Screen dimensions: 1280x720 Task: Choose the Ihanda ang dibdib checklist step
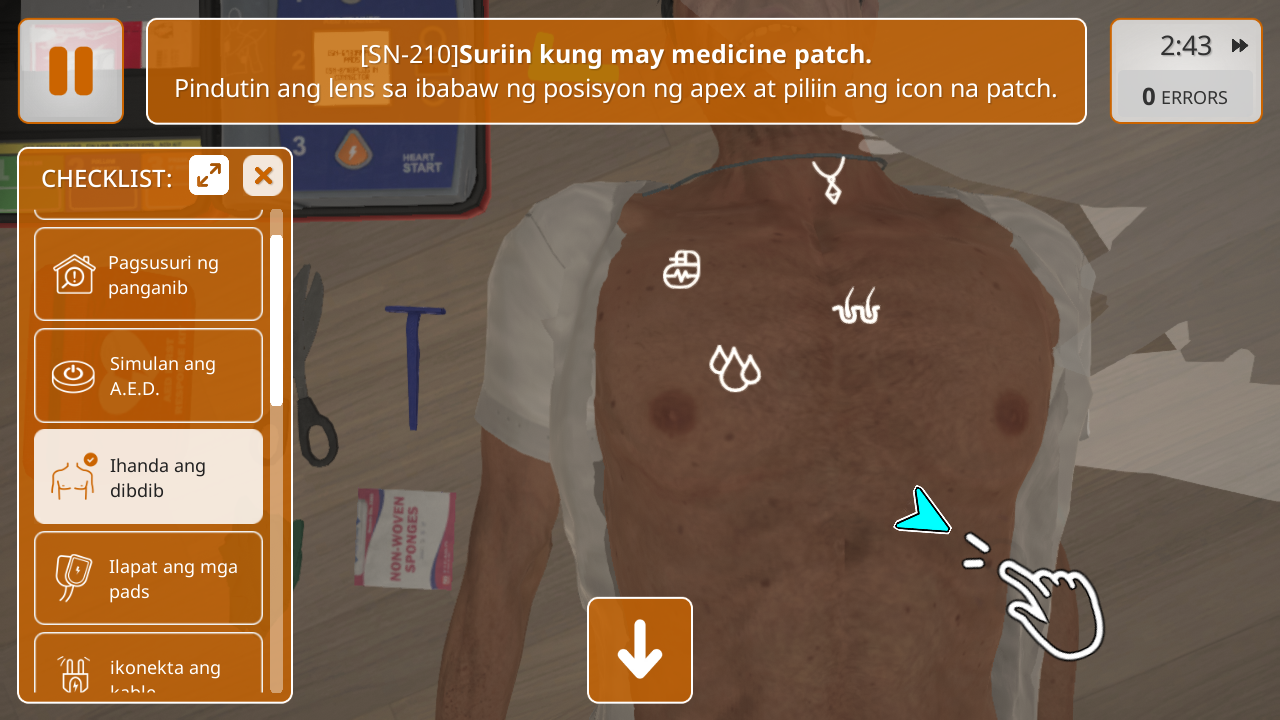coord(149,477)
